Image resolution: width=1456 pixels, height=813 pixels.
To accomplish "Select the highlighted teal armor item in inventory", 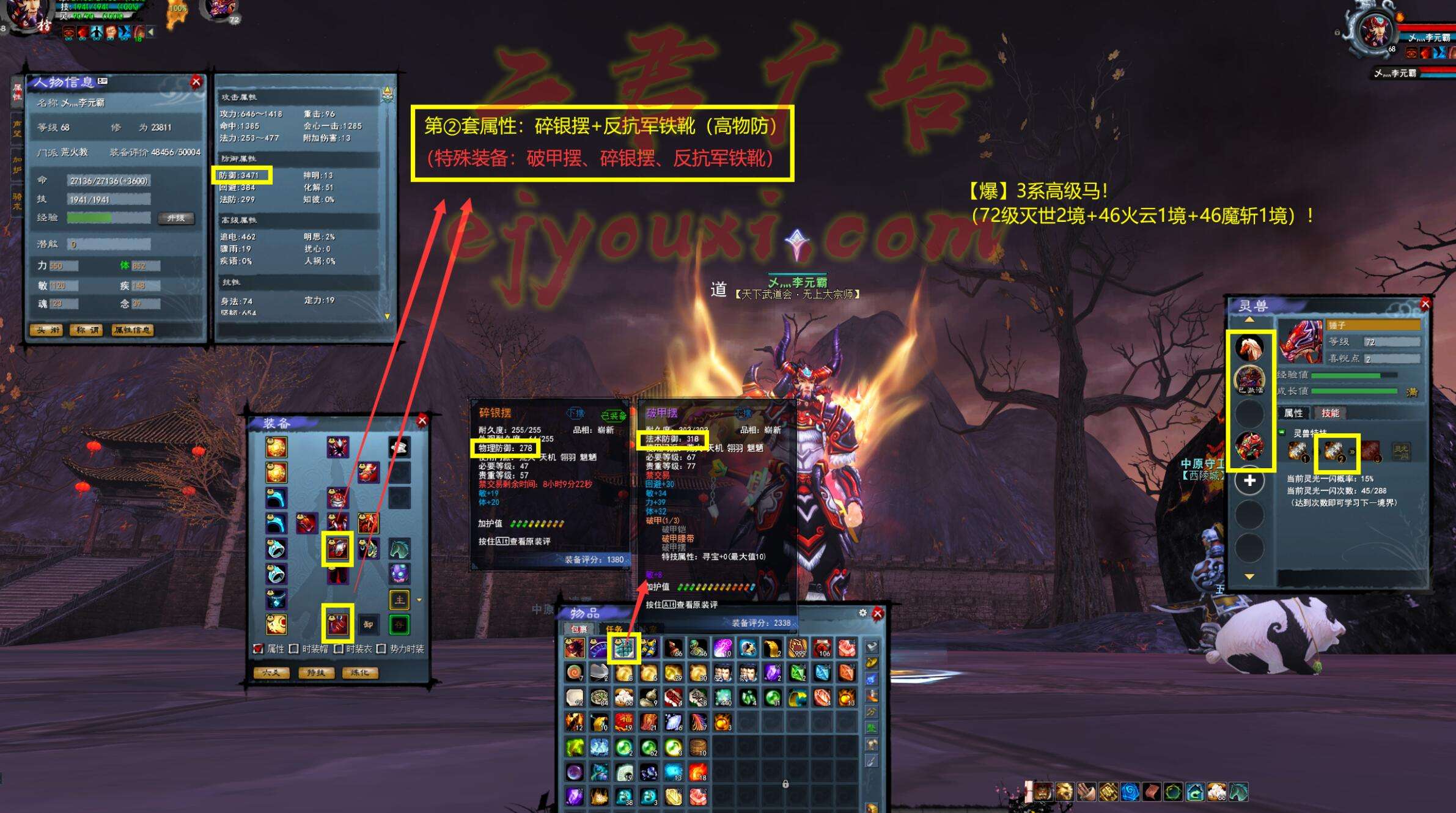I will pos(623,648).
